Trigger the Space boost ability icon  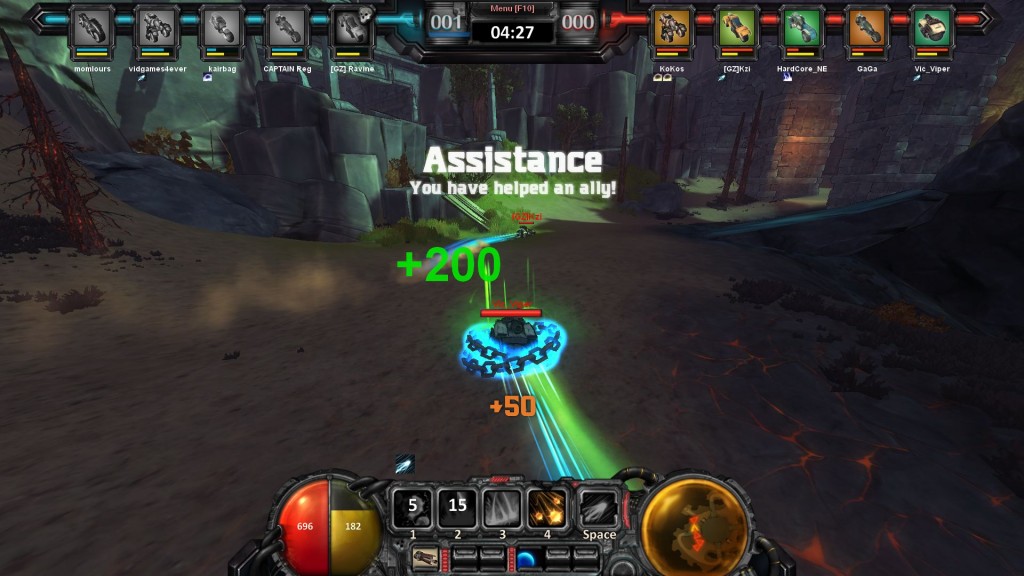pos(599,507)
